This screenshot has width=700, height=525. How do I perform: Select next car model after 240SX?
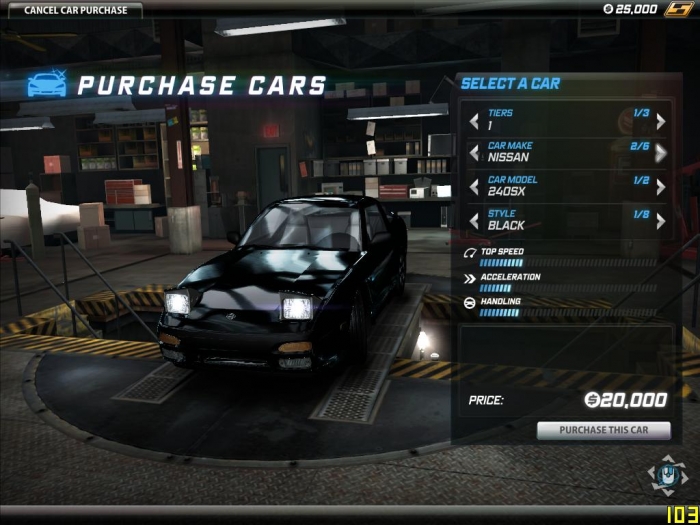(661, 187)
